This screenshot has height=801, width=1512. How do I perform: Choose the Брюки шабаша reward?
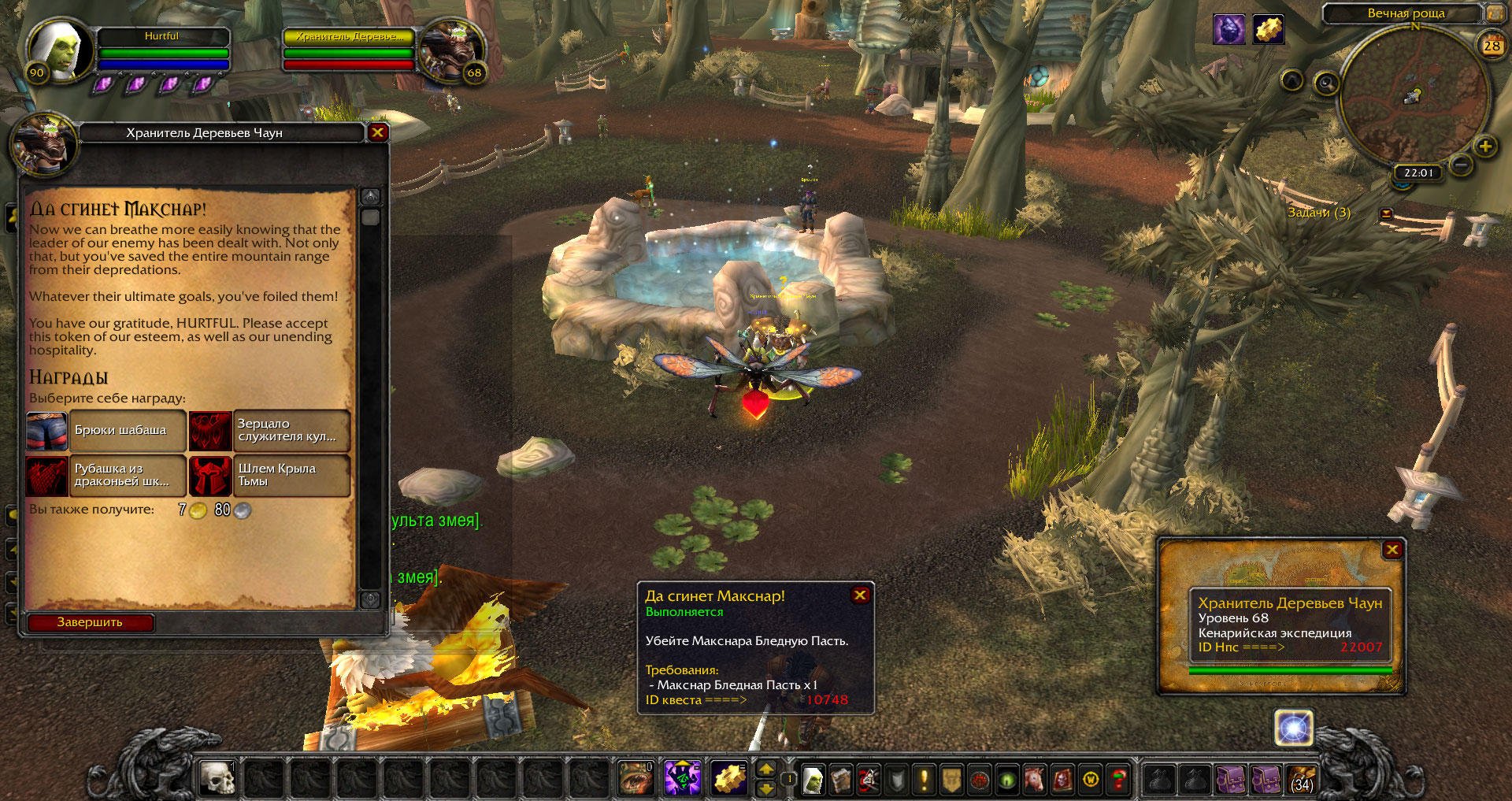click(106, 431)
